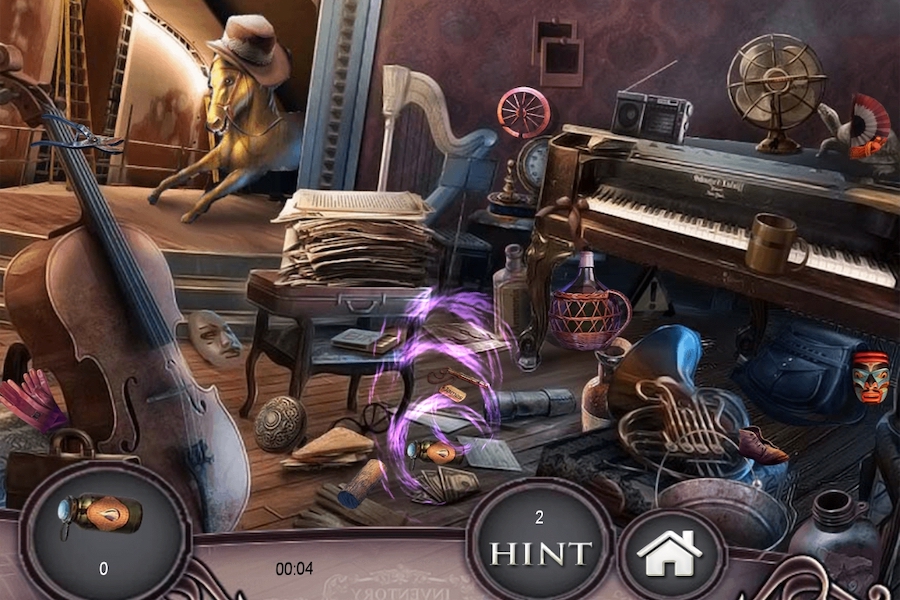Use the HINT button
Image resolution: width=900 pixels, height=600 pixels.
point(539,551)
